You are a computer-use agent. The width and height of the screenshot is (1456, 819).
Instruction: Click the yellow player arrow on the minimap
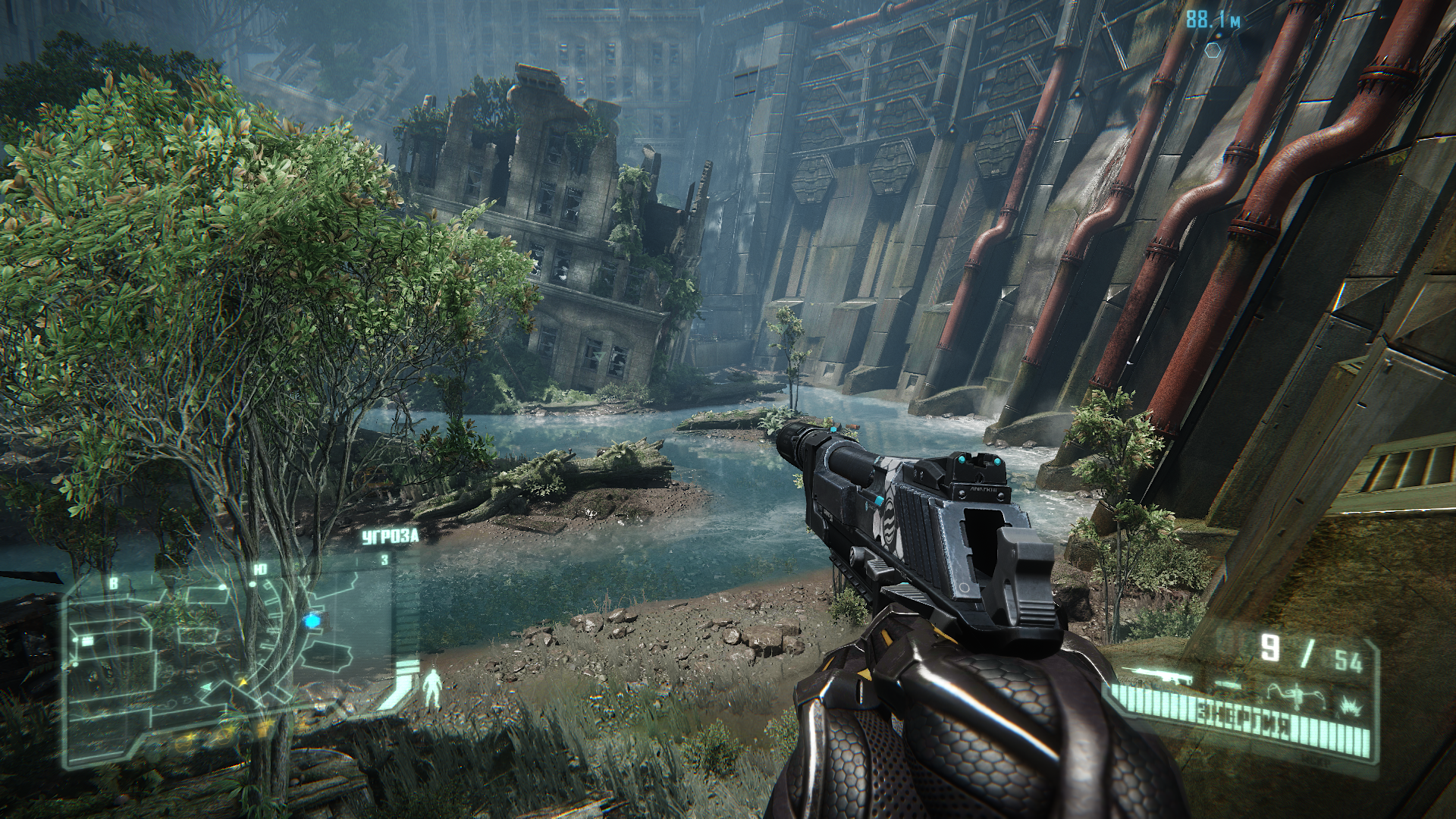point(244,683)
